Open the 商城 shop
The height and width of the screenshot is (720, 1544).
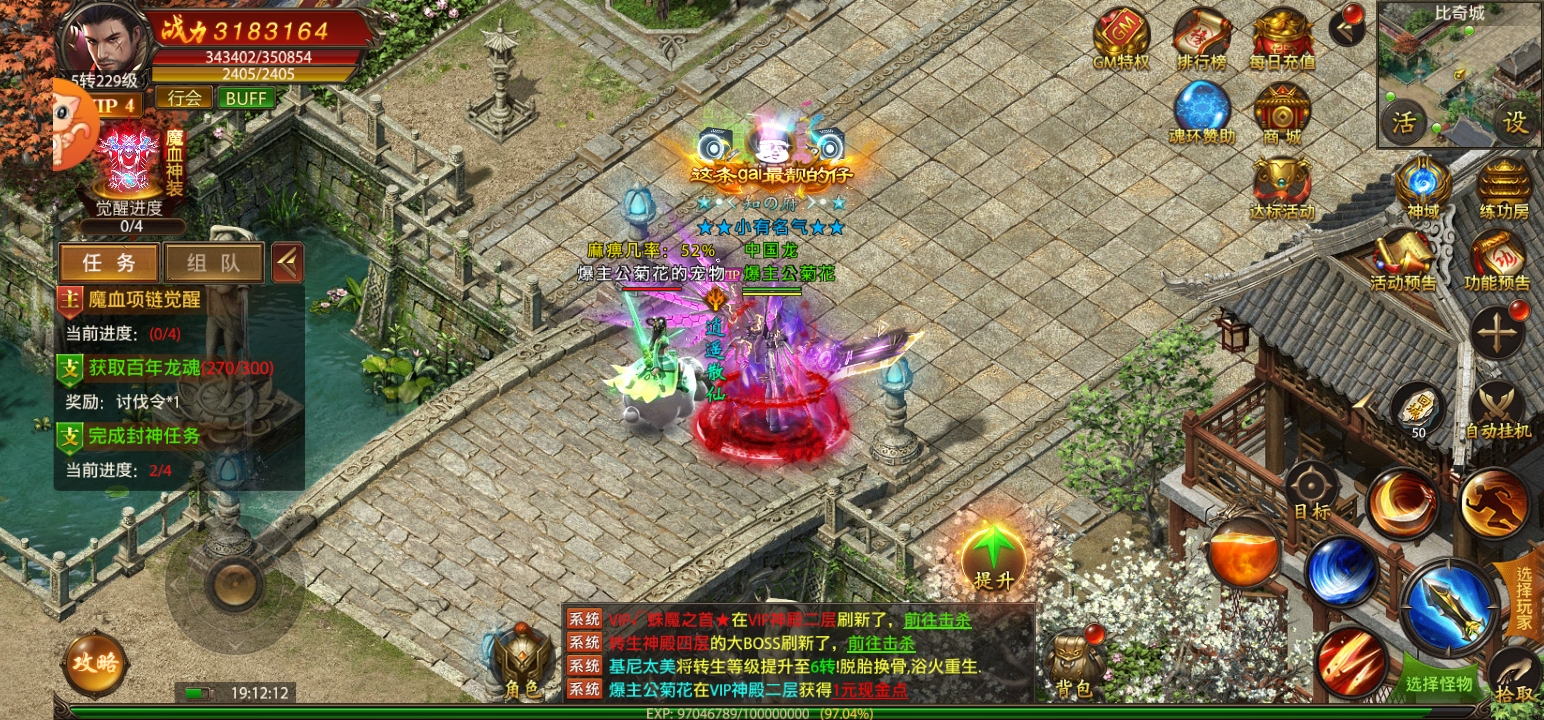pos(1282,109)
